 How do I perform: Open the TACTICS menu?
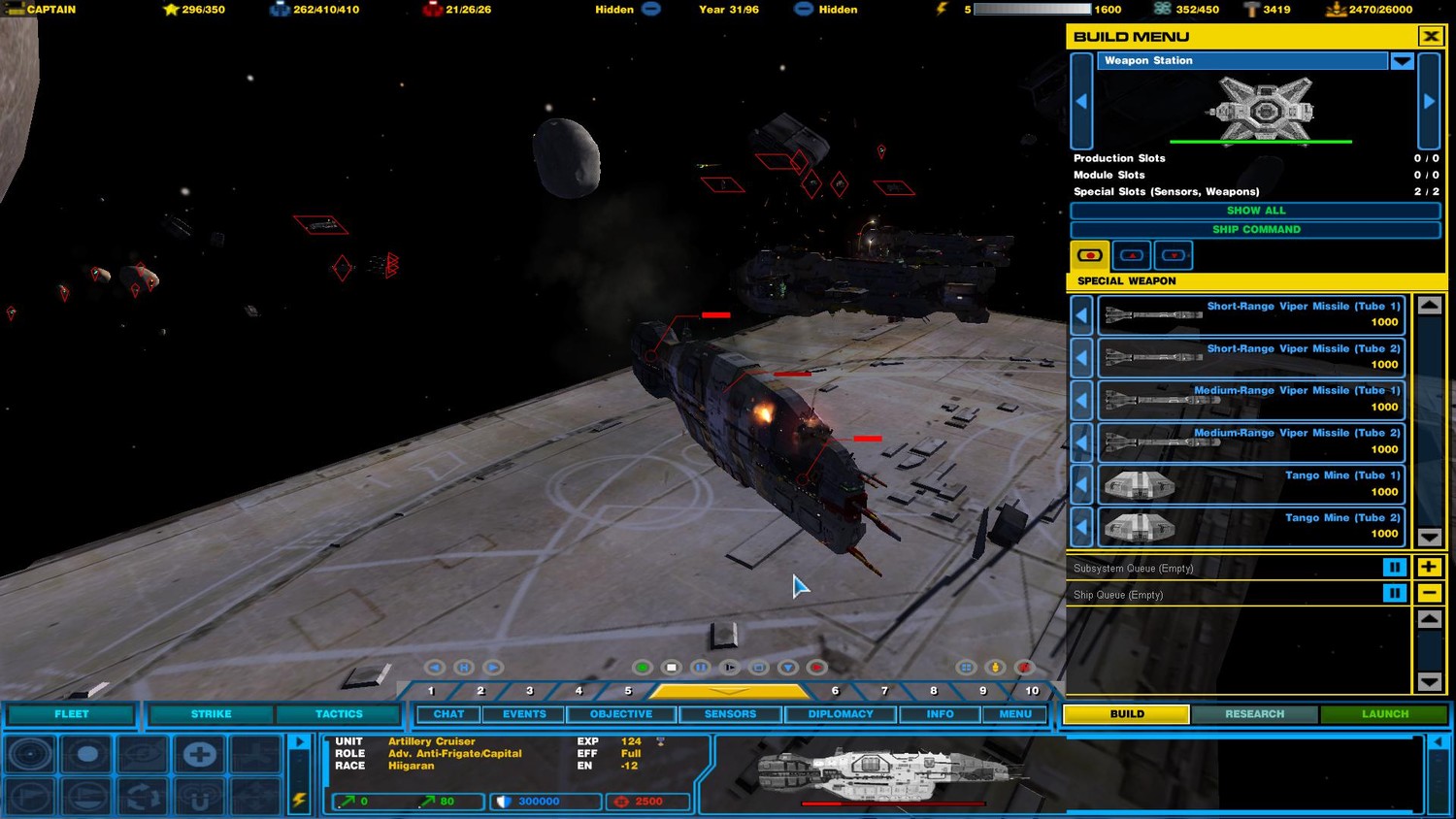339,714
